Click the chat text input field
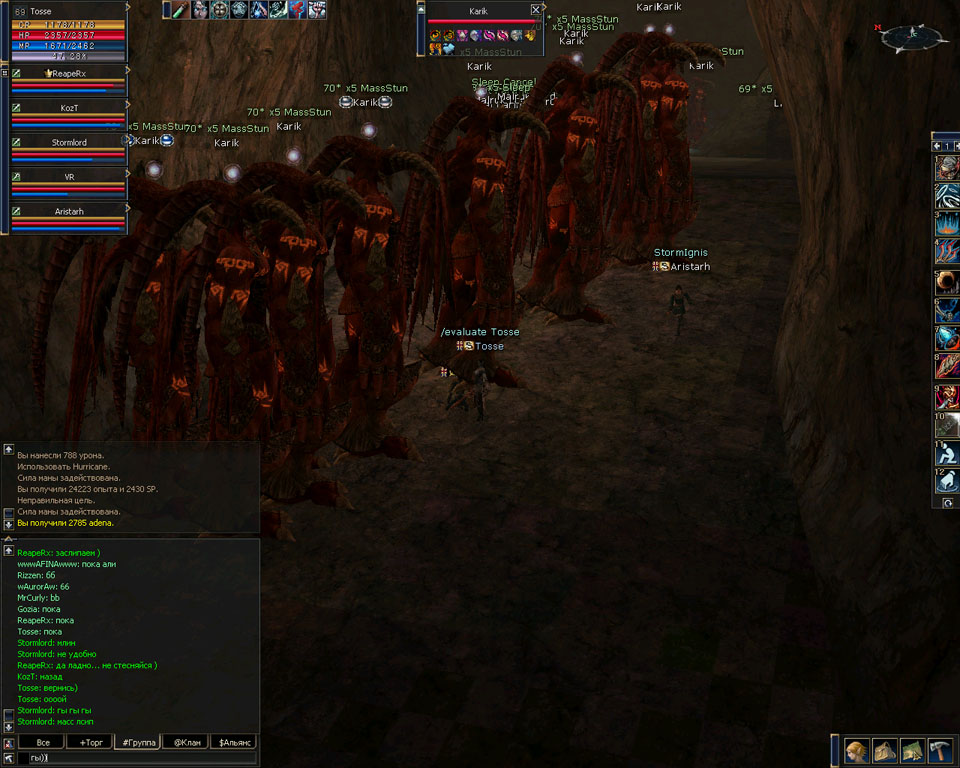 tap(140, 758)
